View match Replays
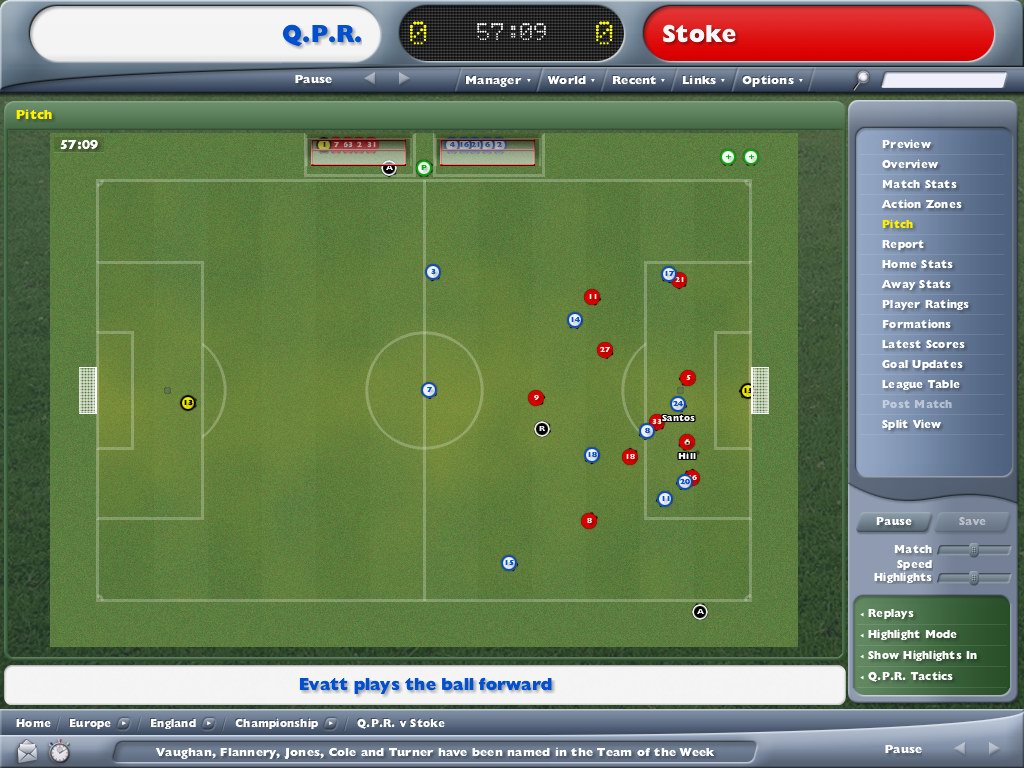The height and width of the screenshot is (768, 1024). [890, 613]
